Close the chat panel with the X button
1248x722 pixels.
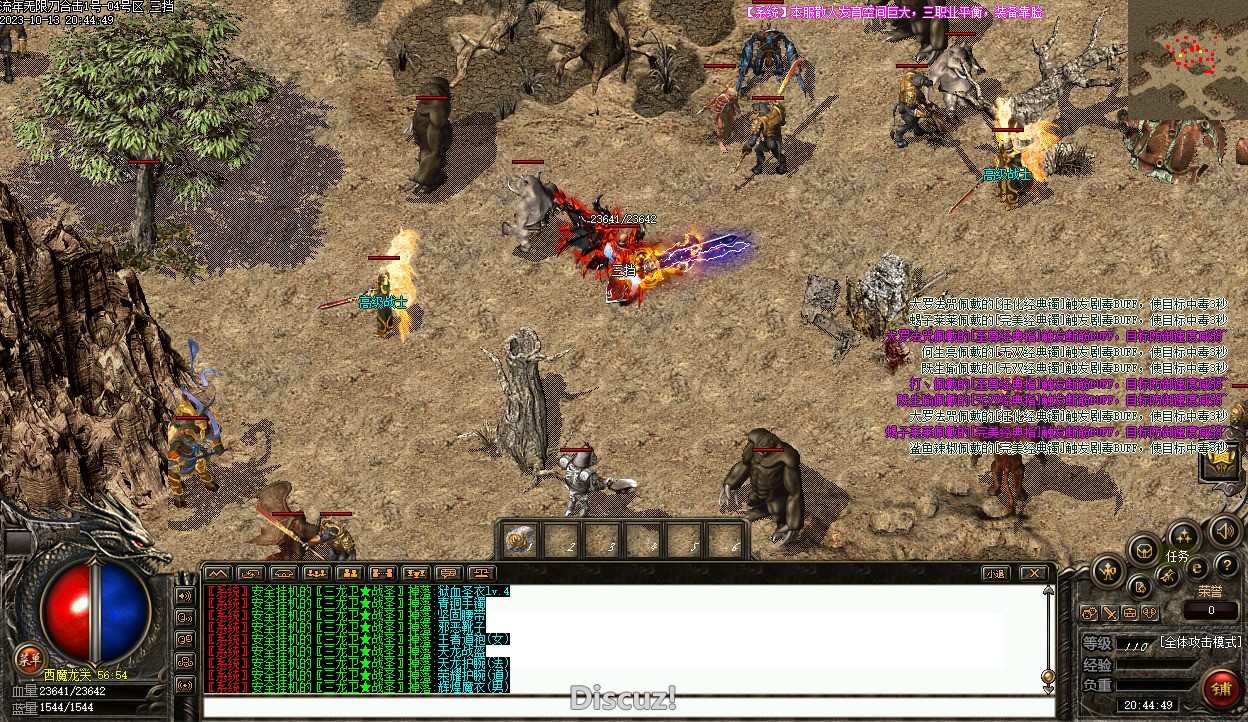pyautogui.click(x=1033, y=573)
